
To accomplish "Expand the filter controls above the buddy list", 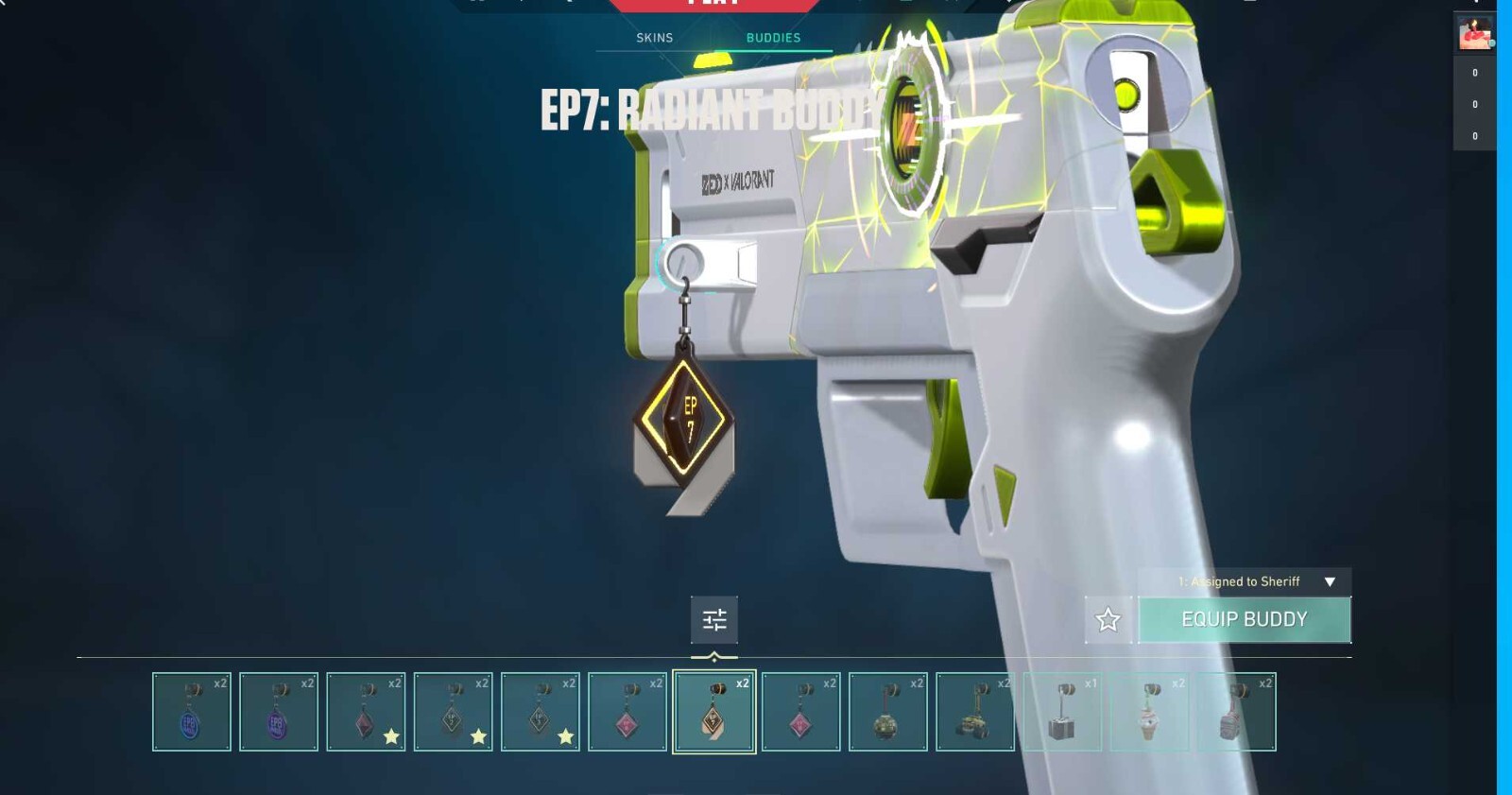I will tap(713, 620).
